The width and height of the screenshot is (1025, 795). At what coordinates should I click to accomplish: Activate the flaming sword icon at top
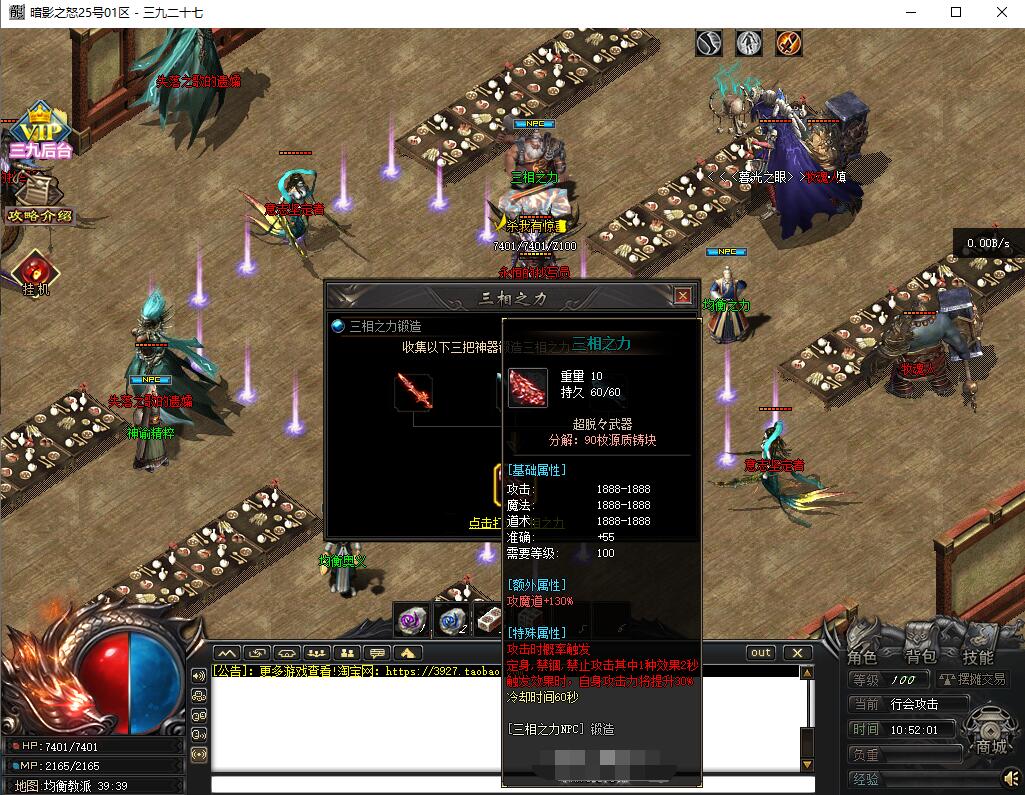789,43
